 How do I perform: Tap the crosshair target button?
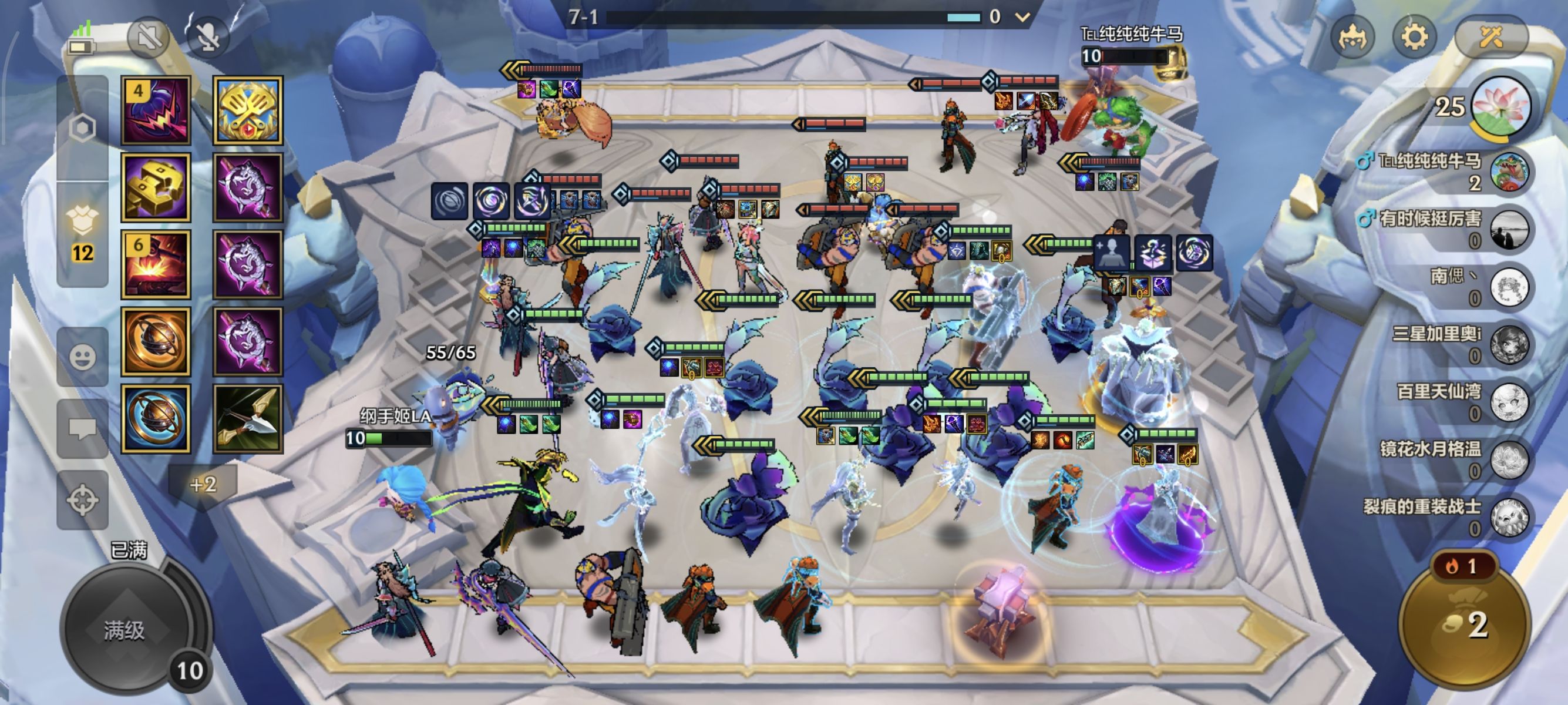coord(82,501)
